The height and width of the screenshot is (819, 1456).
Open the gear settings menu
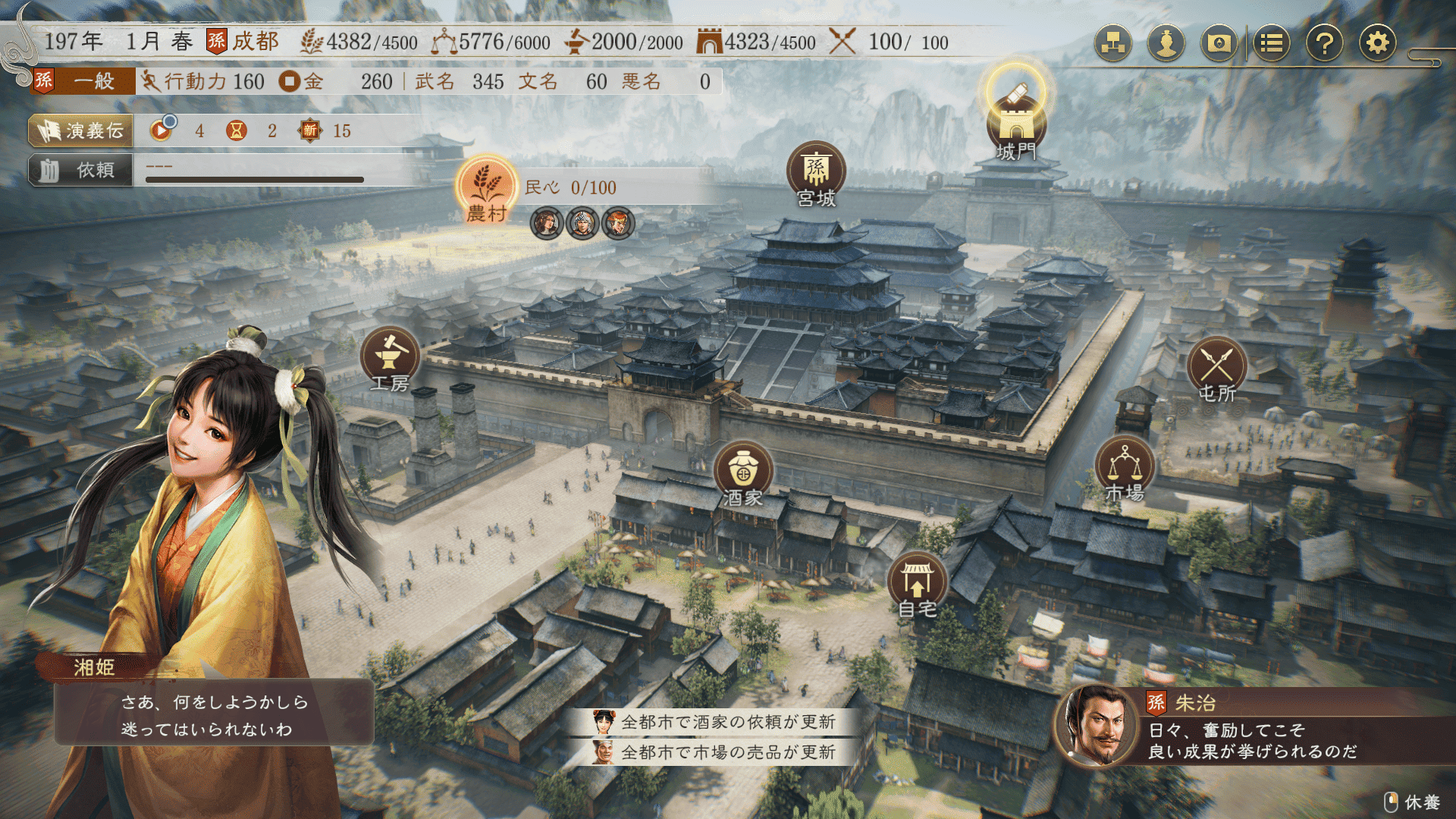click(1377, 43)
